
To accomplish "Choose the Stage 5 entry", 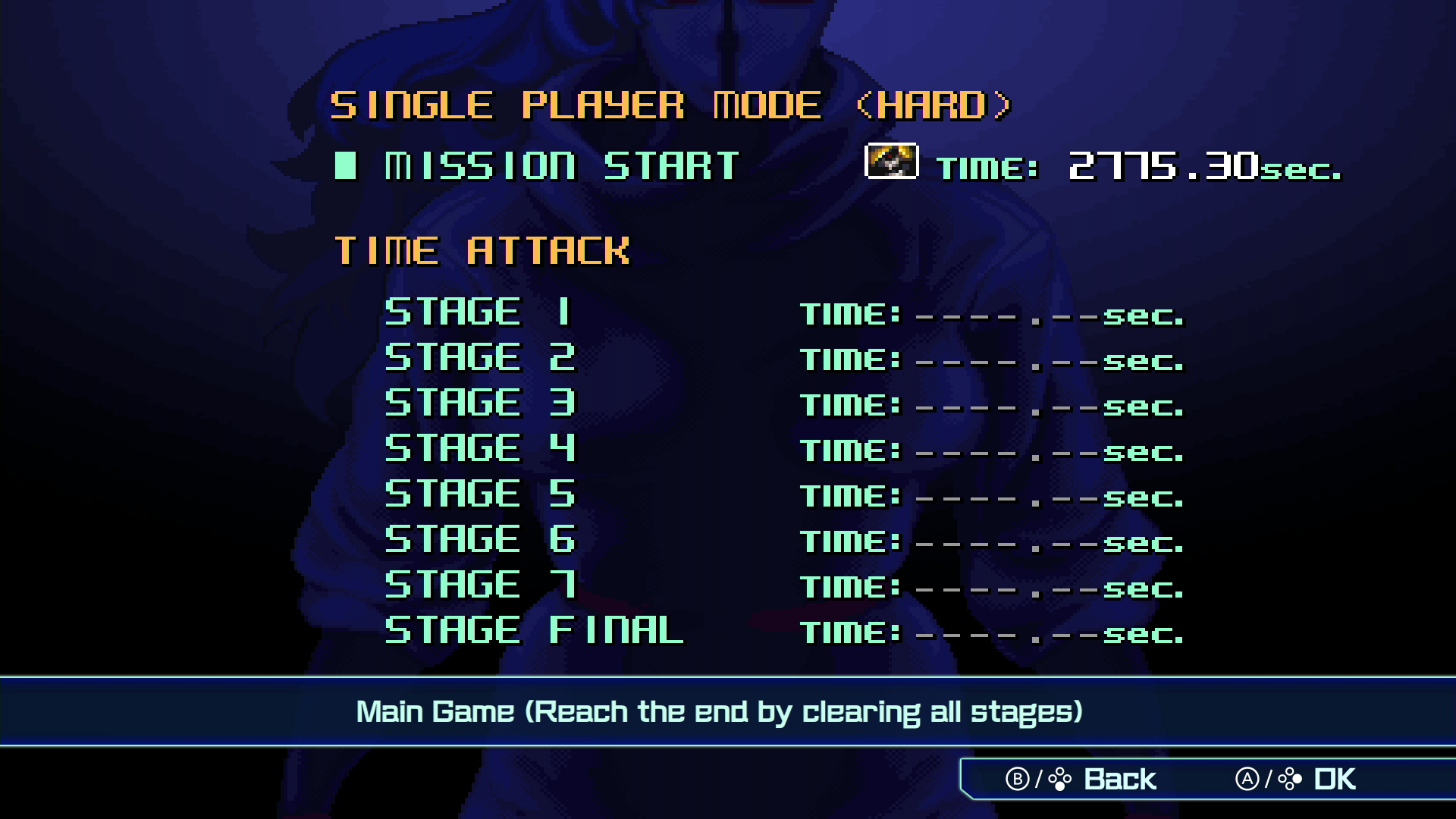I will coord(480,494).
